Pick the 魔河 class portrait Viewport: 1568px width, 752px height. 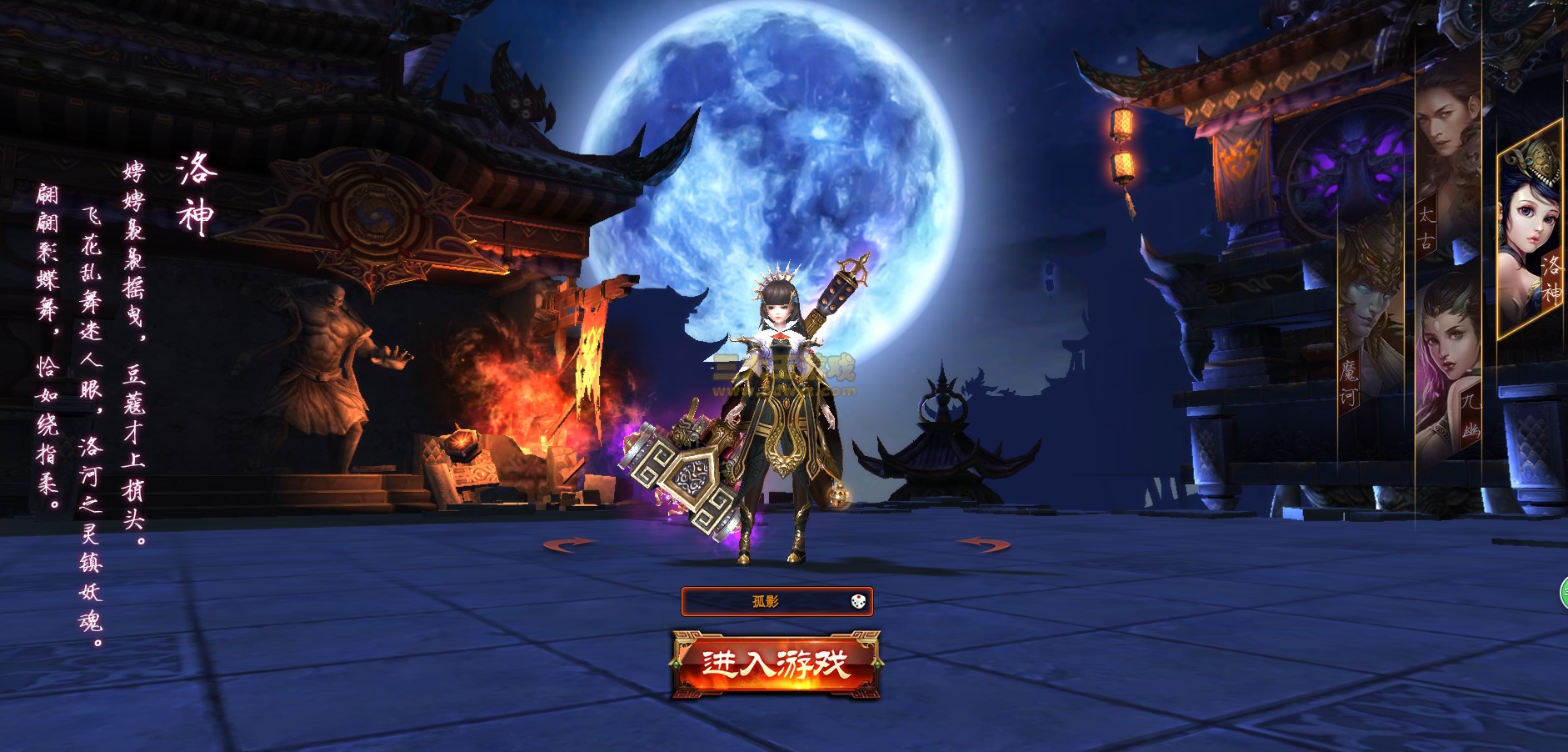[1371, 333]
